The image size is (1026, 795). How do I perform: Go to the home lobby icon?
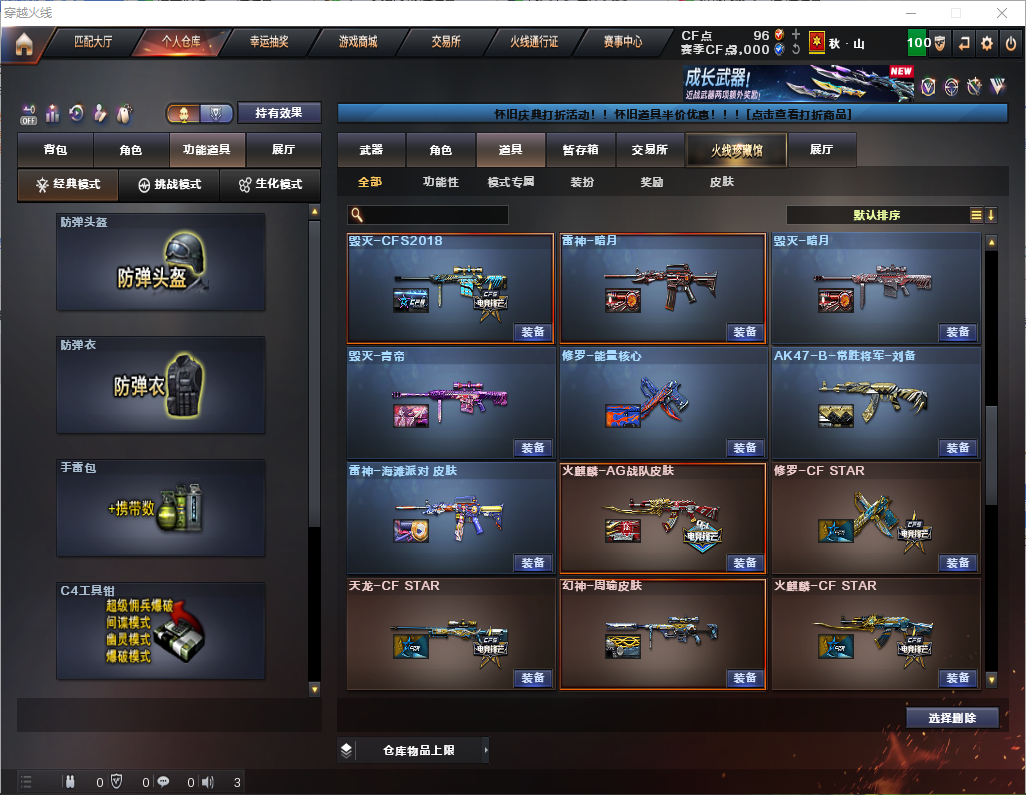coord(23,44)
